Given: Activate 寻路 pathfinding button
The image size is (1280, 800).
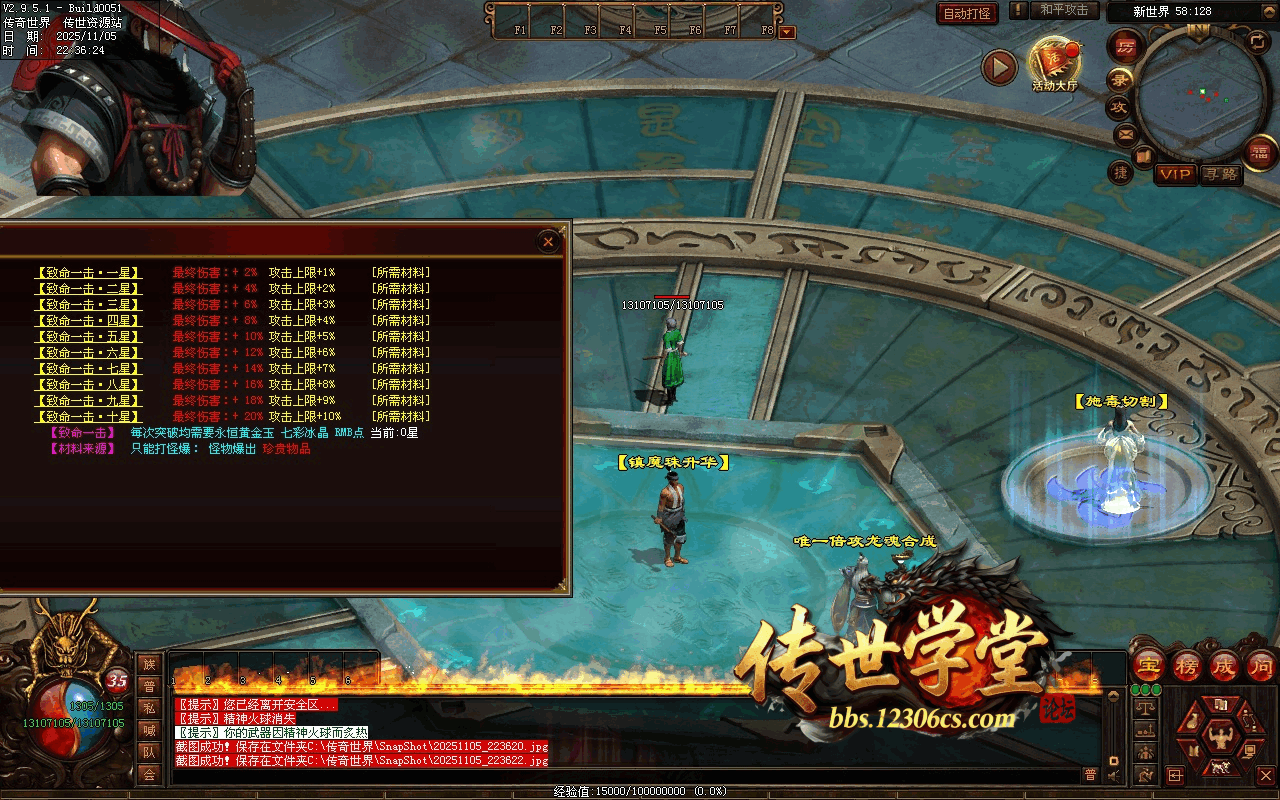Looking at the screenshot, I should point(1220,175).
